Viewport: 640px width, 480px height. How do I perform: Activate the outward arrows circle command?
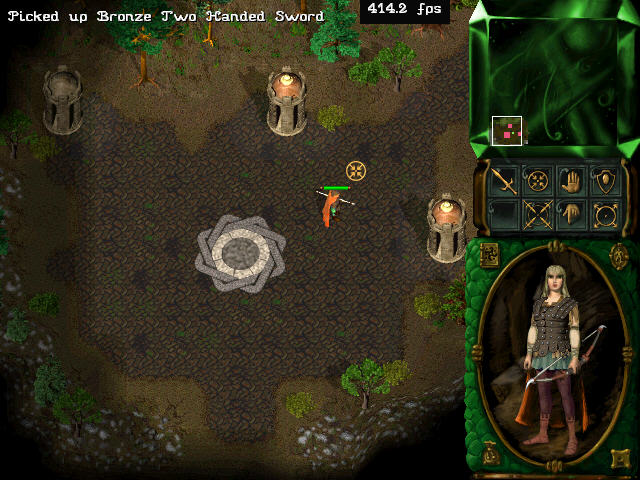(x=604, y=214)
